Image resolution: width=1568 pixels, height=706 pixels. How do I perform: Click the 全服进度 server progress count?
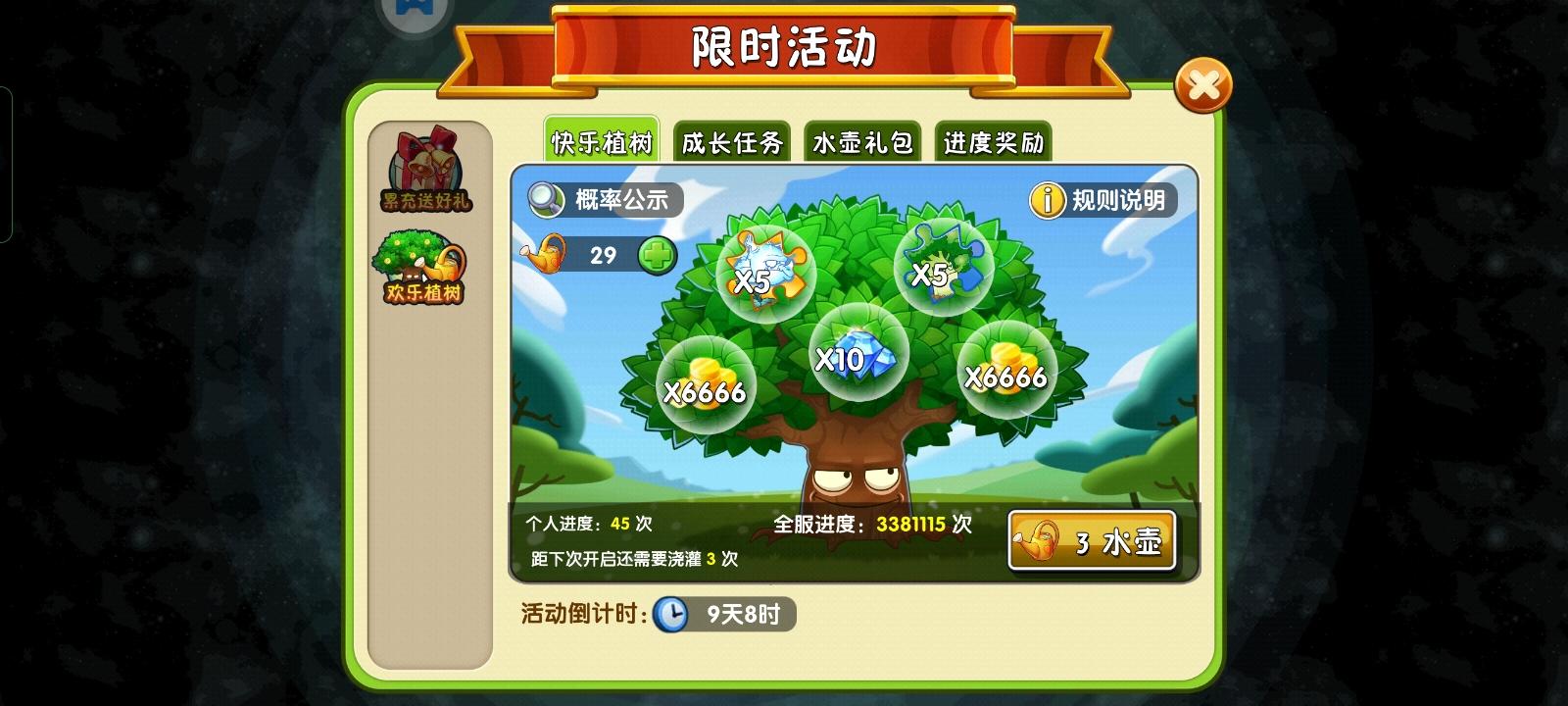click(x=871, y=524)
